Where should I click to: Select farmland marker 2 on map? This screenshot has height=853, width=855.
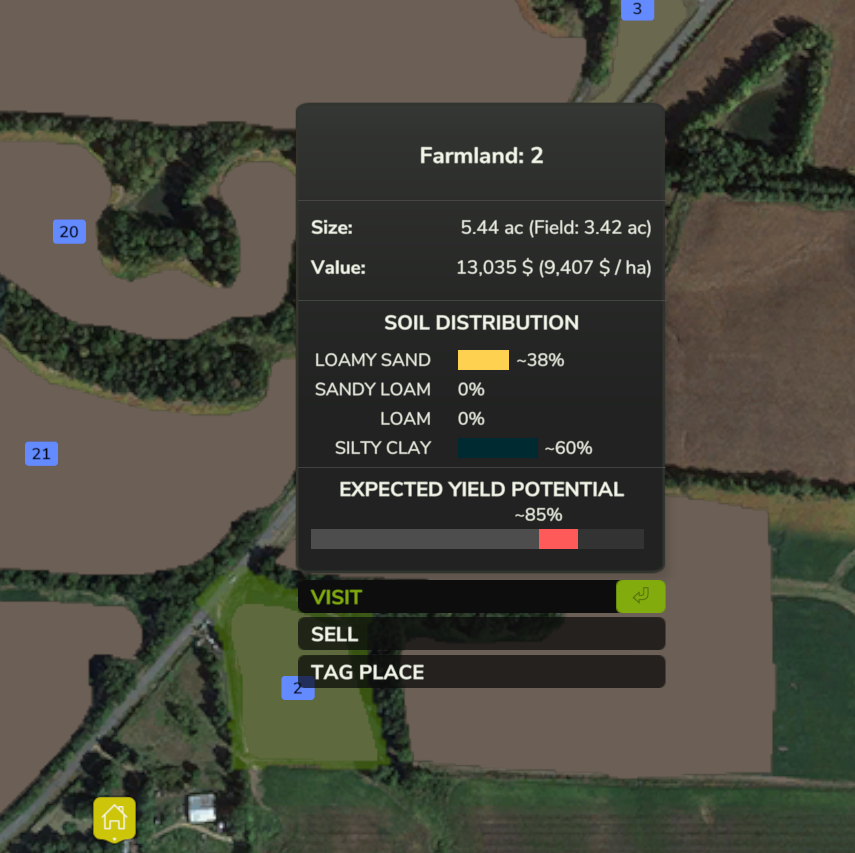(x=297, y=688)
